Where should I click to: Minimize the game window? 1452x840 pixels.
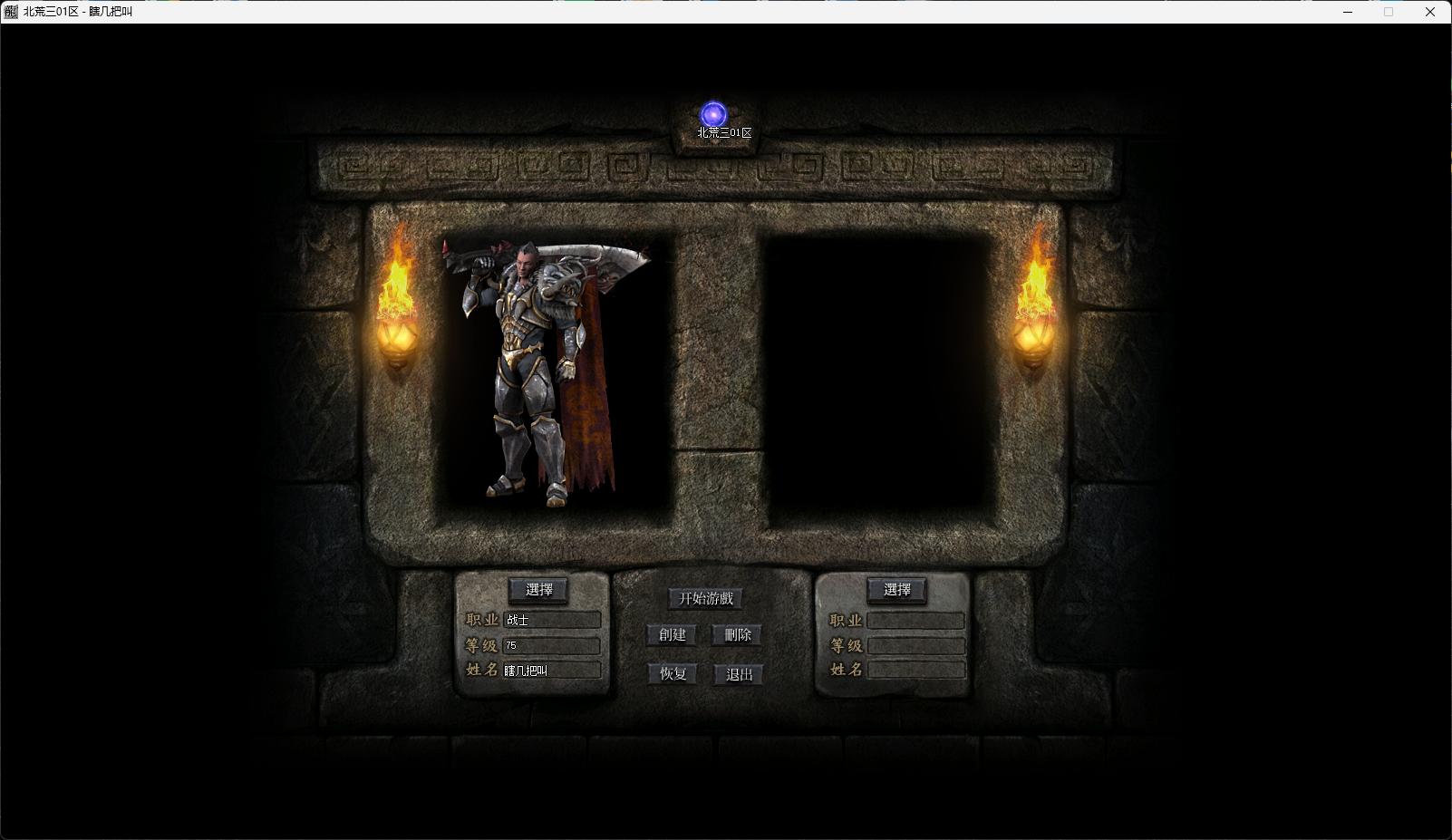tap(1348, 12)
